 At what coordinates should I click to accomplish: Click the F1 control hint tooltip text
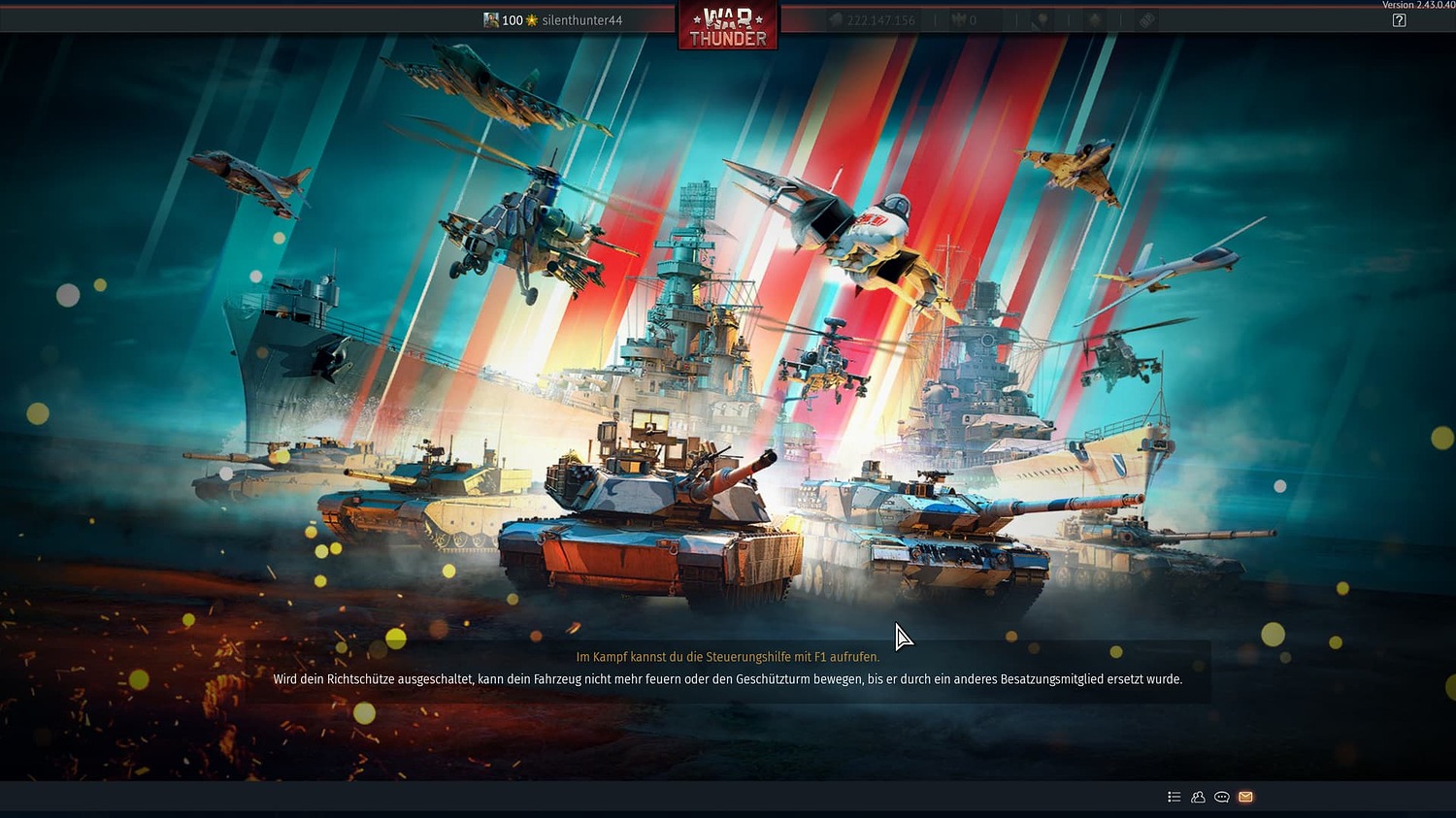coord(728,656)
